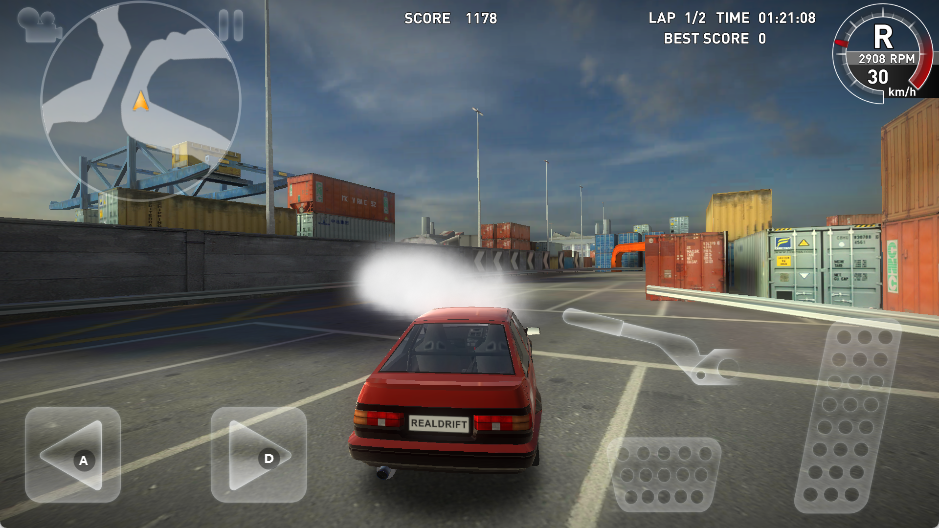
Task: Step on the tall gas pedal
Action: point(847,417)
